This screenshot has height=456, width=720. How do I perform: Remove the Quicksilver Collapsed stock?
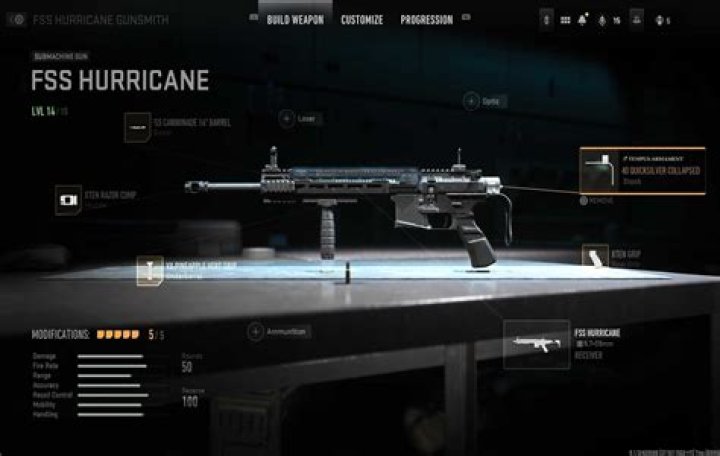click(x=597, y=200)
